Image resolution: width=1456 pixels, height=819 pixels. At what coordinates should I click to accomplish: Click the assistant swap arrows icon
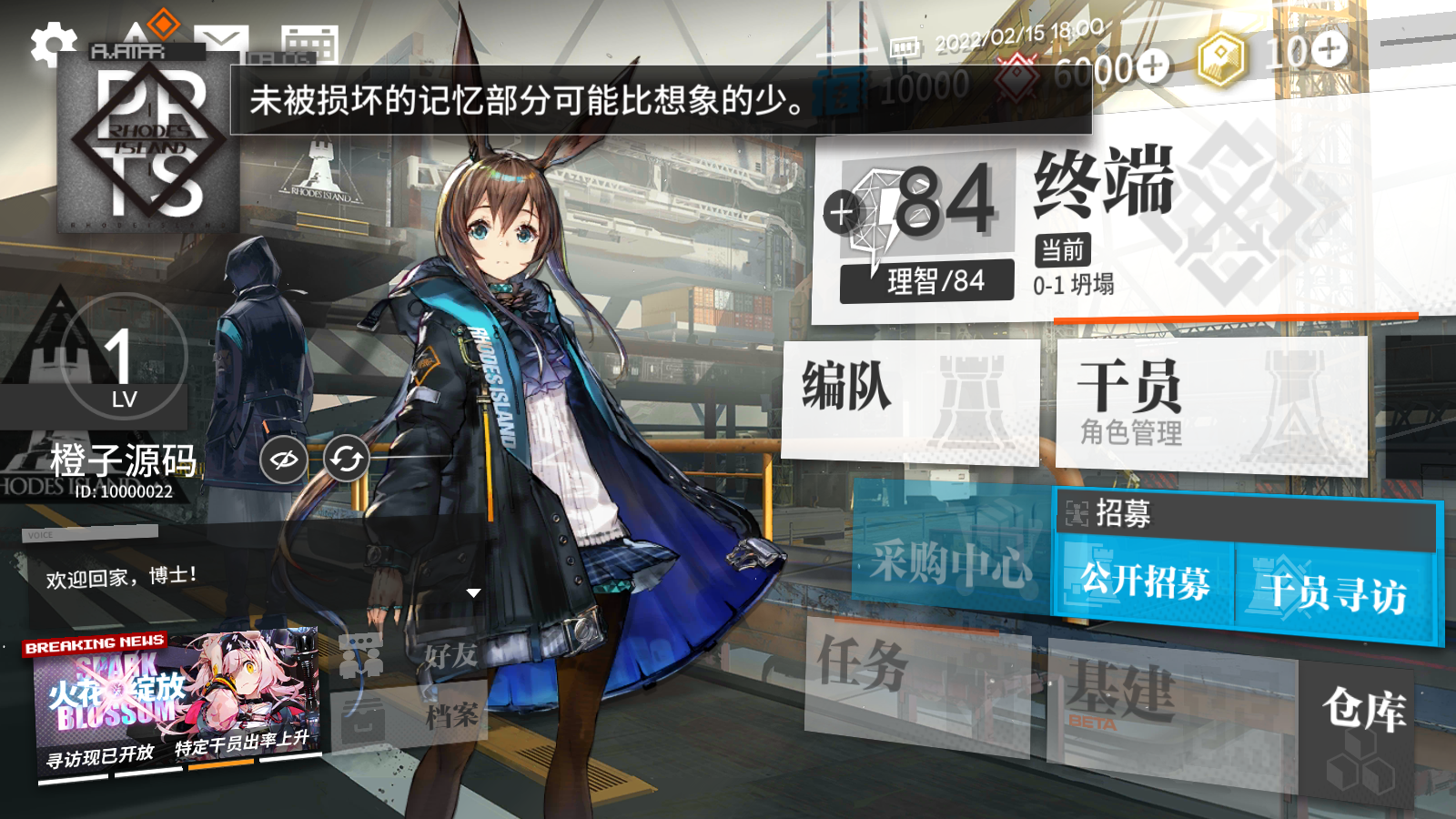click(x=347, y=460)
